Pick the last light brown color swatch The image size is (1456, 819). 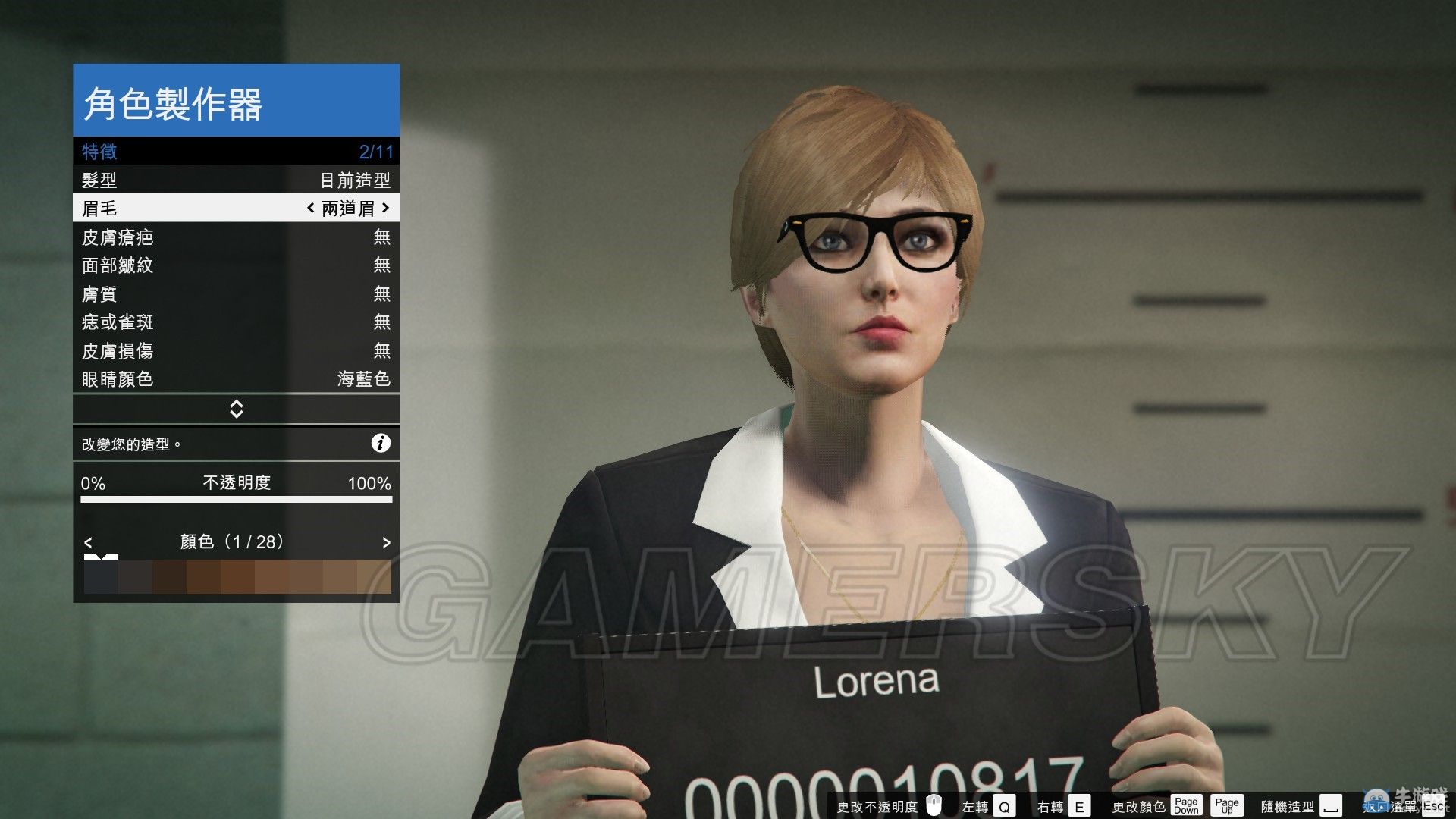click(x=374, y=577)
